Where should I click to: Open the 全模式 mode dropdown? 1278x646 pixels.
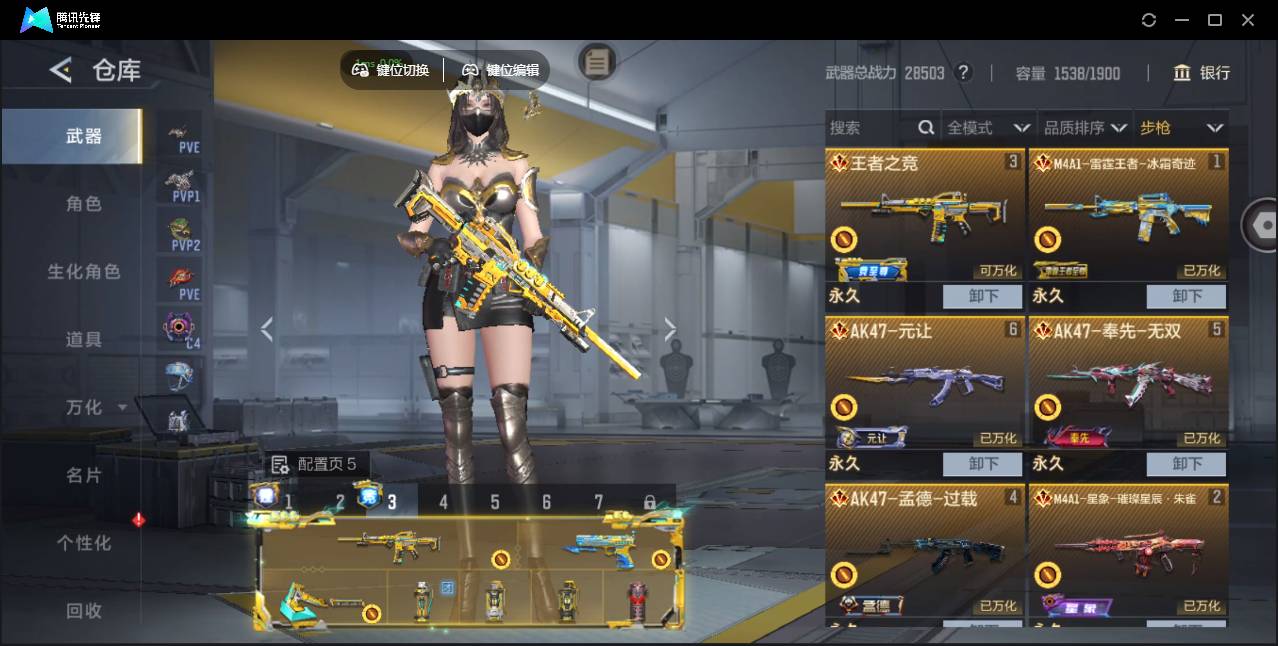coord(988,128)
